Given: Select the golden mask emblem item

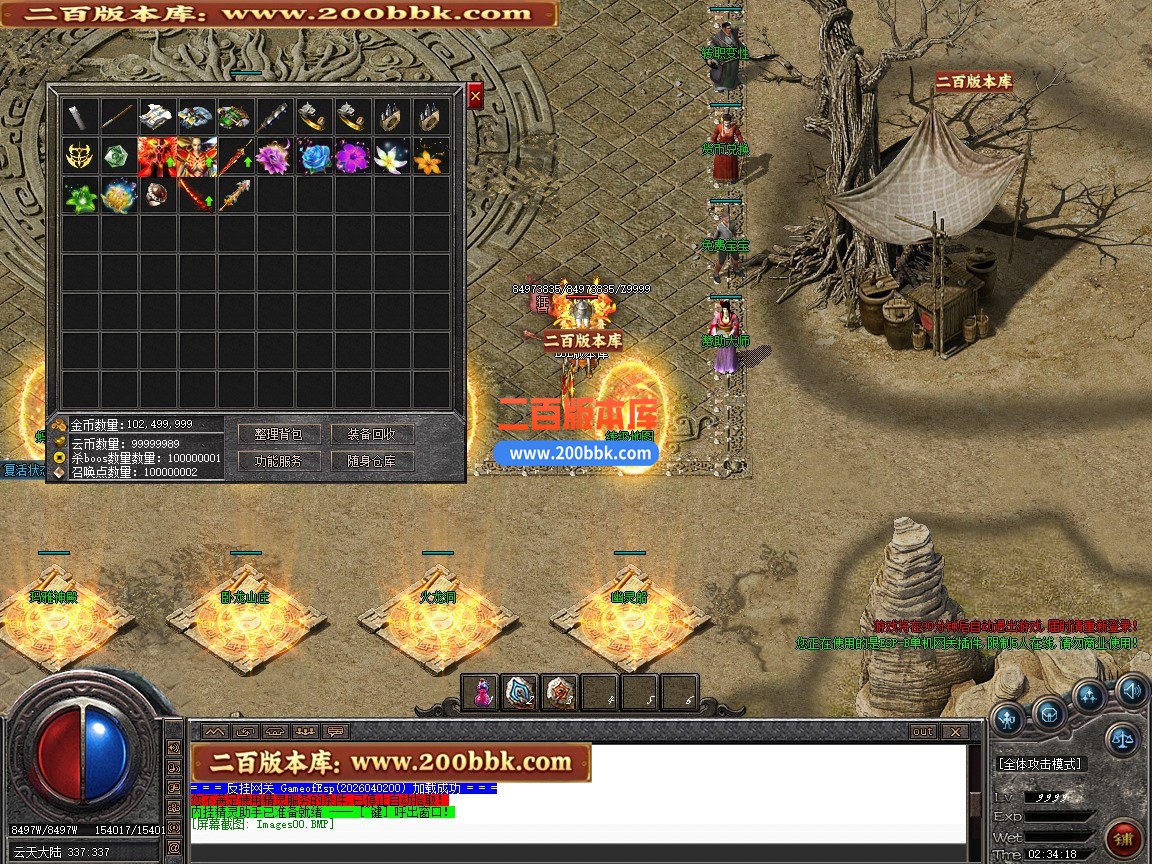Looking at the screenshot, I should tap(79, 157).
